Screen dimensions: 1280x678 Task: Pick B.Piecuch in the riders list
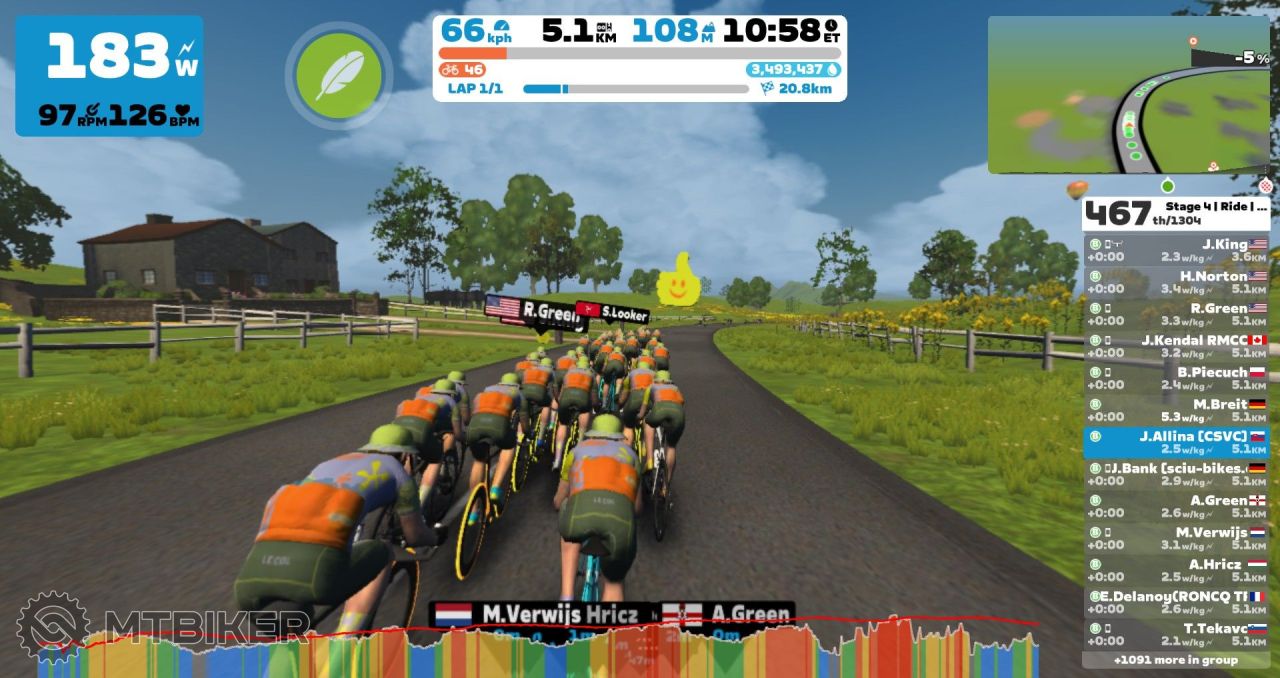1175,378
